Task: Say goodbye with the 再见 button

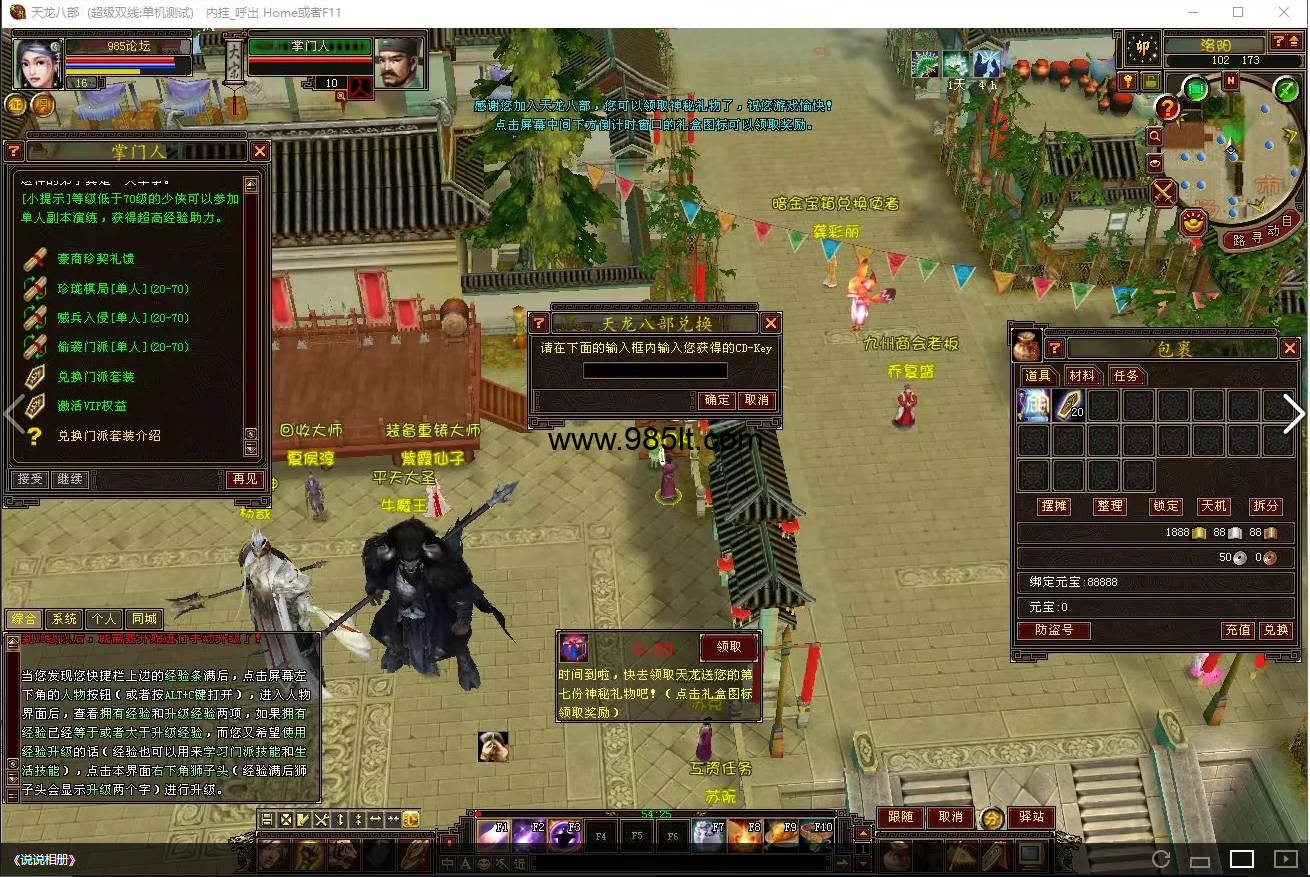Action: (244, 480)
